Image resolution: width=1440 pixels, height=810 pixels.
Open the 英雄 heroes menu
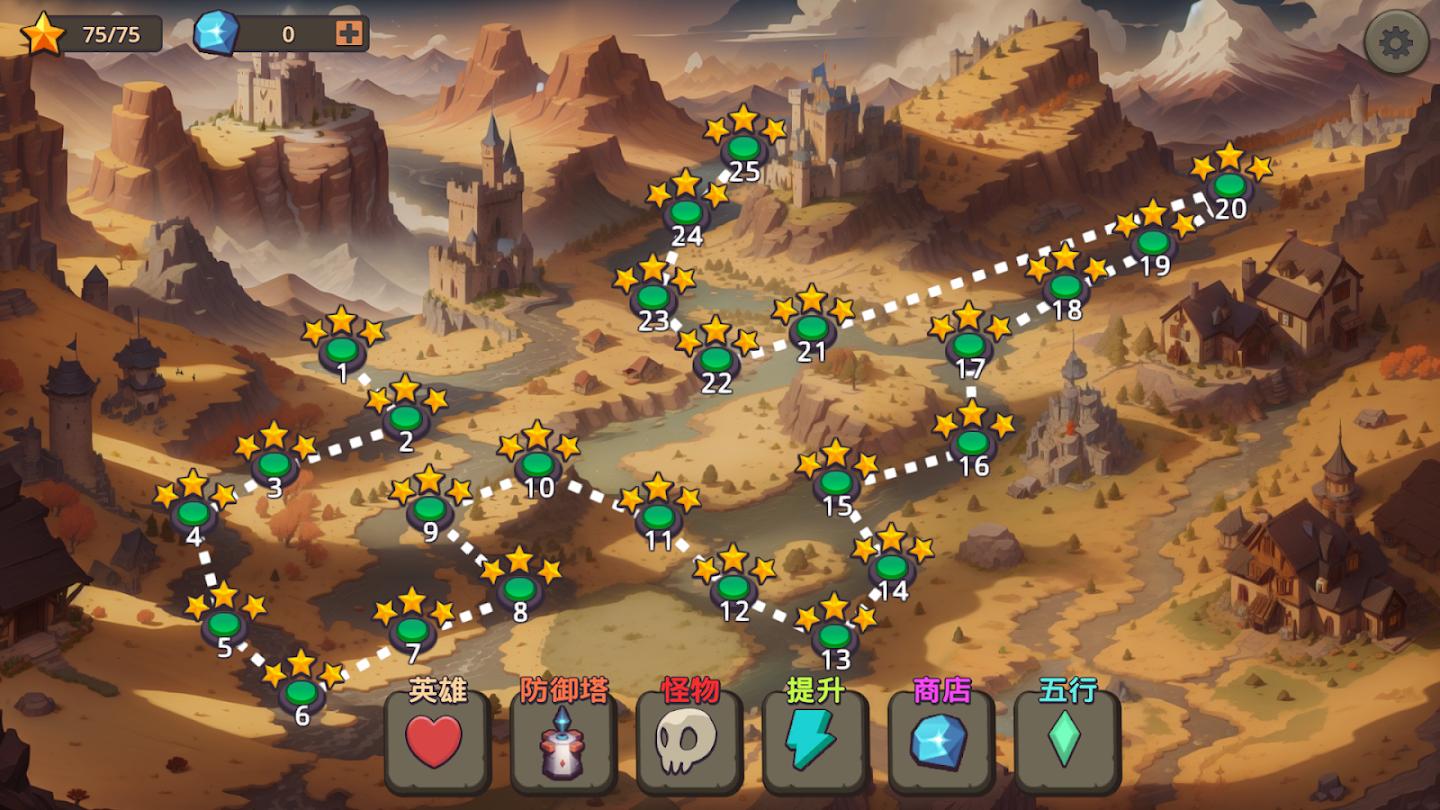tap(436, 742)
